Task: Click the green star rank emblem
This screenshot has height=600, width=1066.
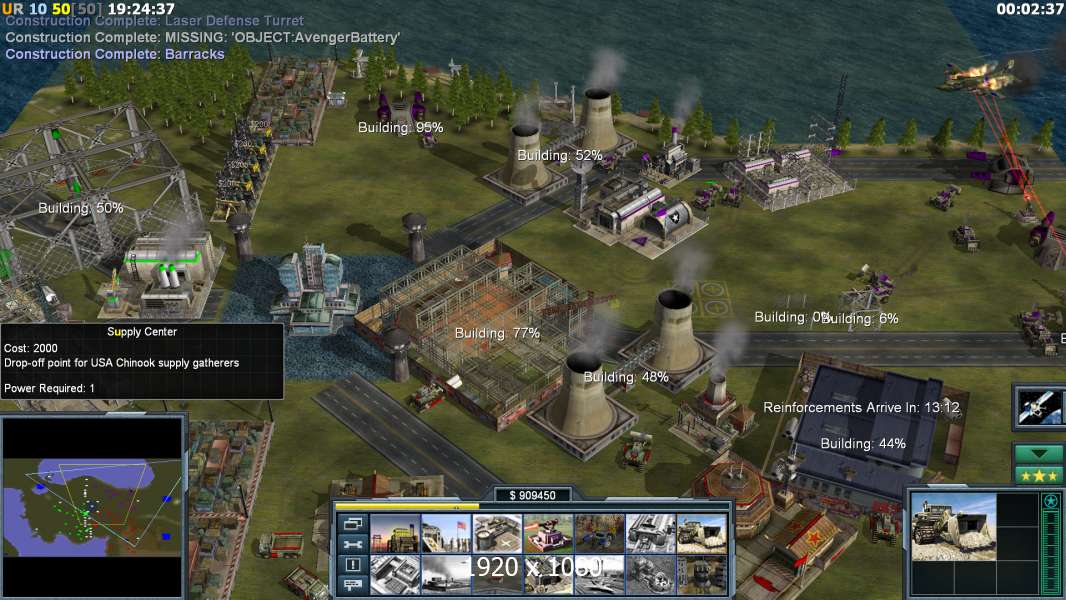Action: tap(1050, 501)
